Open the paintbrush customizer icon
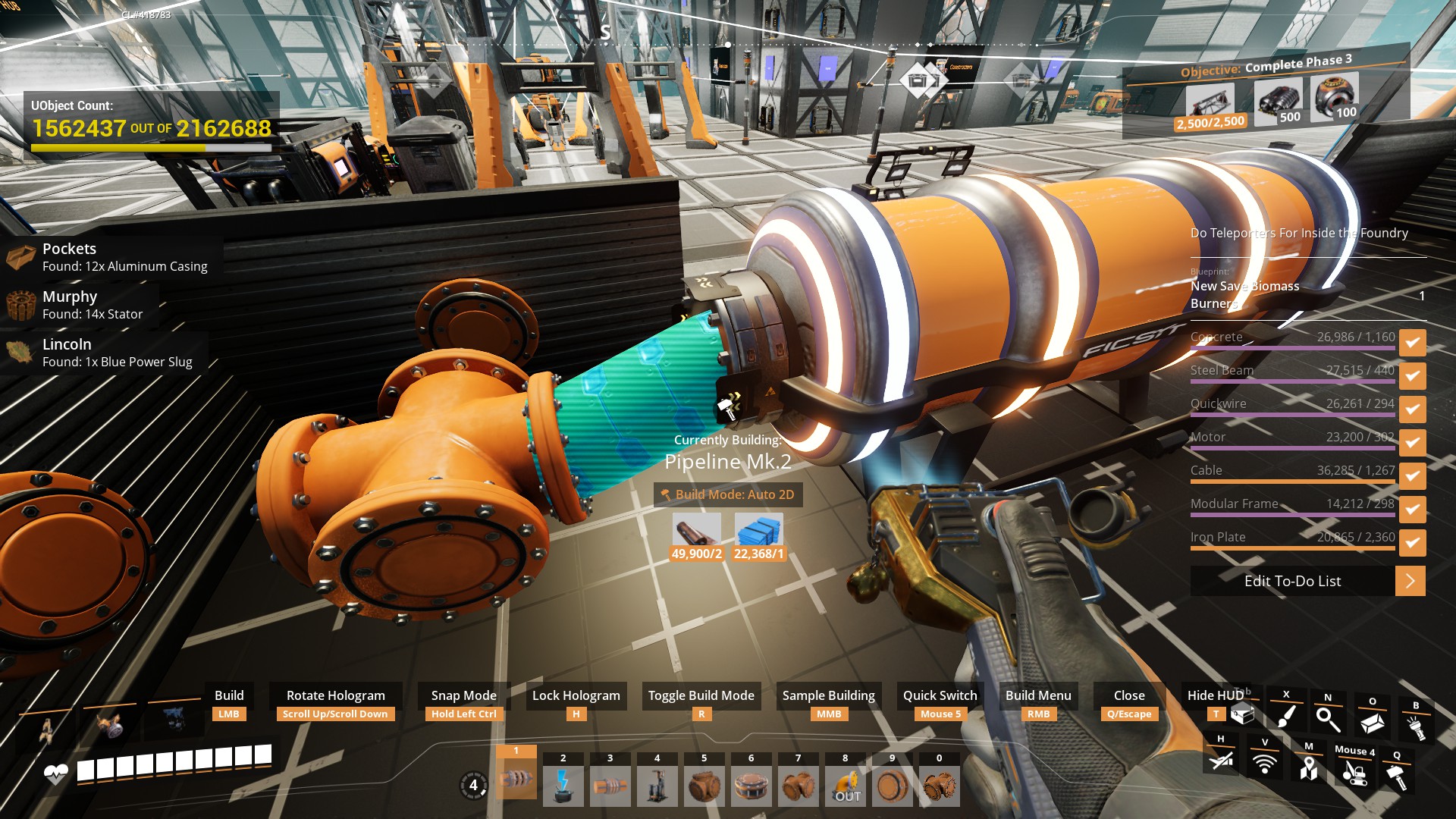Viewport: 1456px width, 819px height. click(1286, 715)
